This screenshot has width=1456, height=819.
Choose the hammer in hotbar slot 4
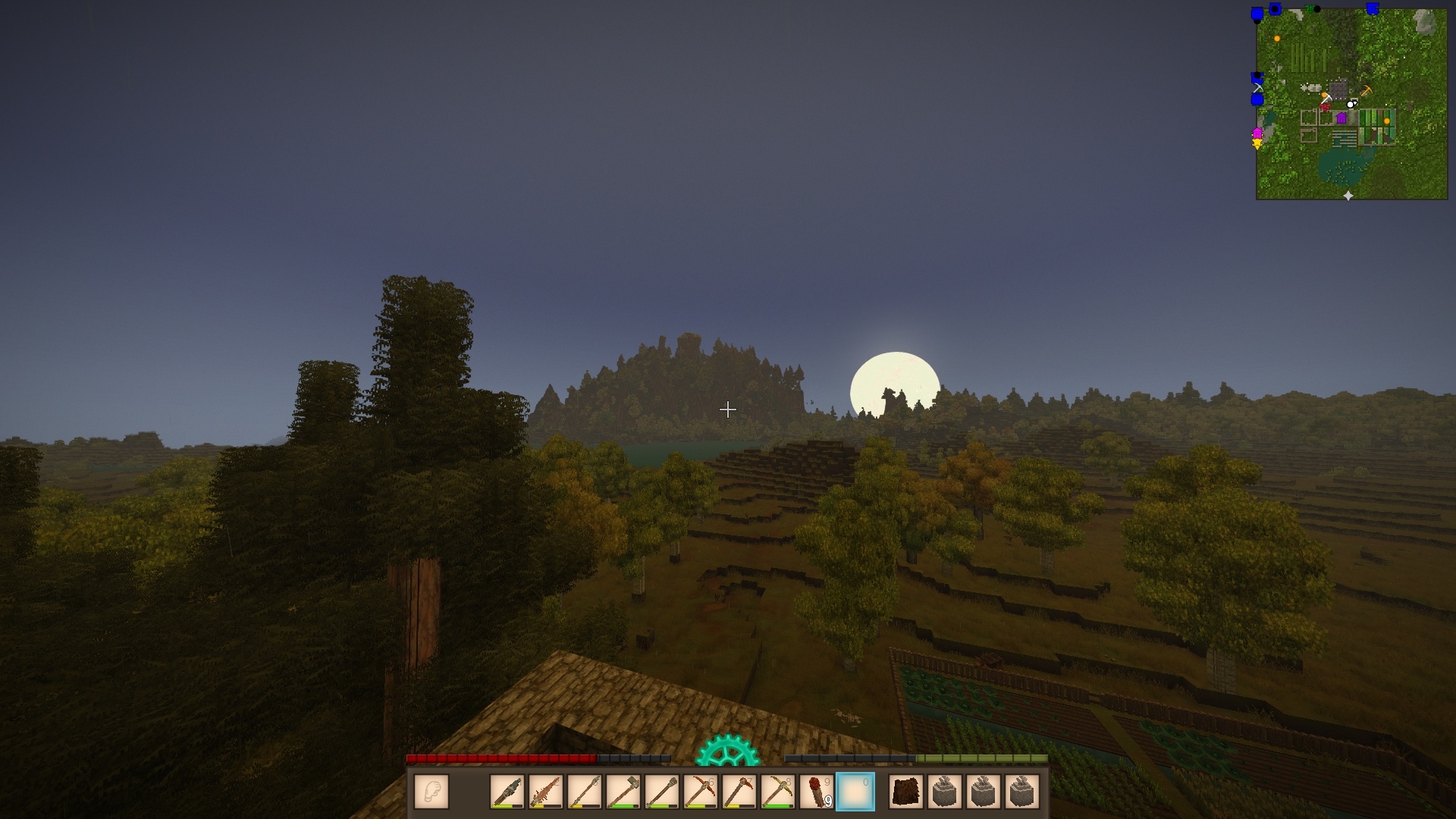click(623, 792)
